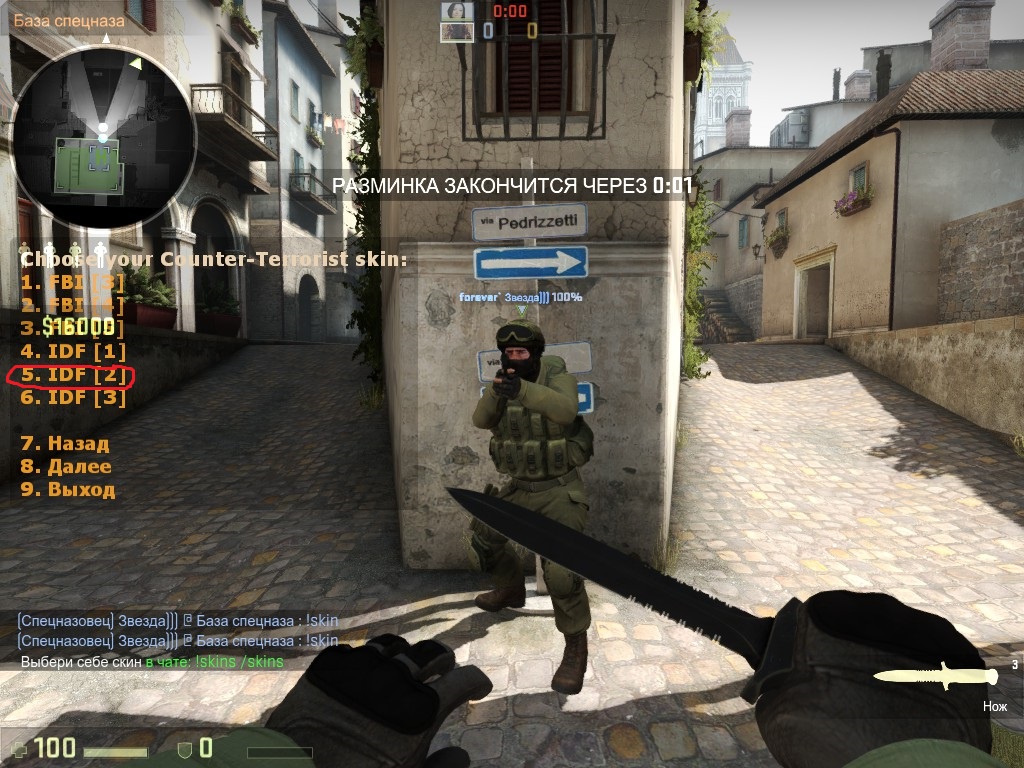Click the top player avatar on the scoreboard

pos(456,11)
